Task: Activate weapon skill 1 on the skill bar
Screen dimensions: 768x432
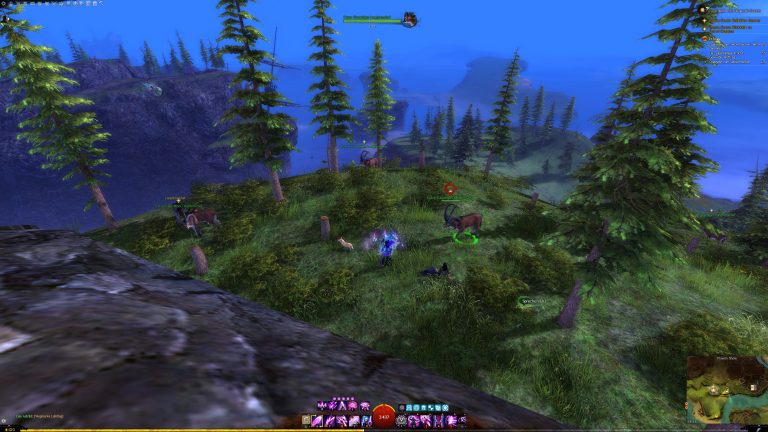Action: click(x=317, y=421)
